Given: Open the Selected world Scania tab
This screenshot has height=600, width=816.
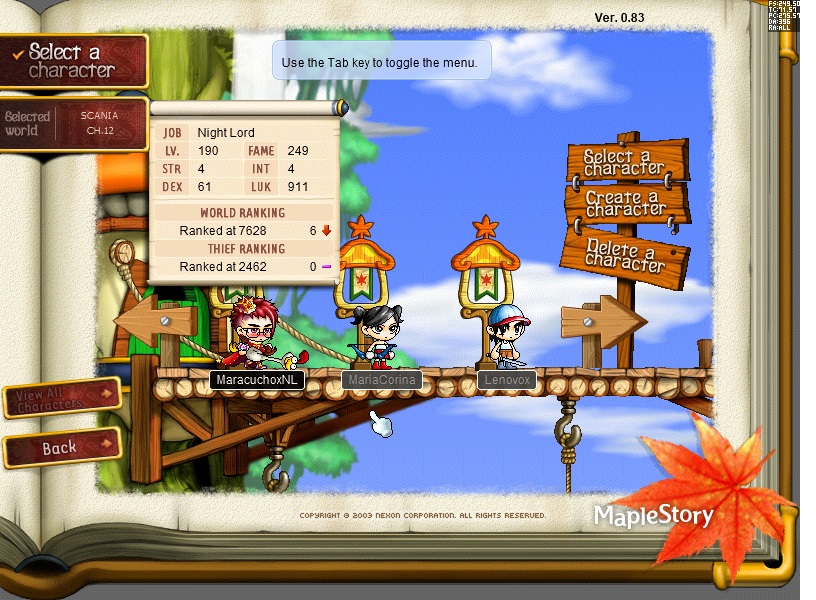Looking at the screenshot, I should click(73, 123).
